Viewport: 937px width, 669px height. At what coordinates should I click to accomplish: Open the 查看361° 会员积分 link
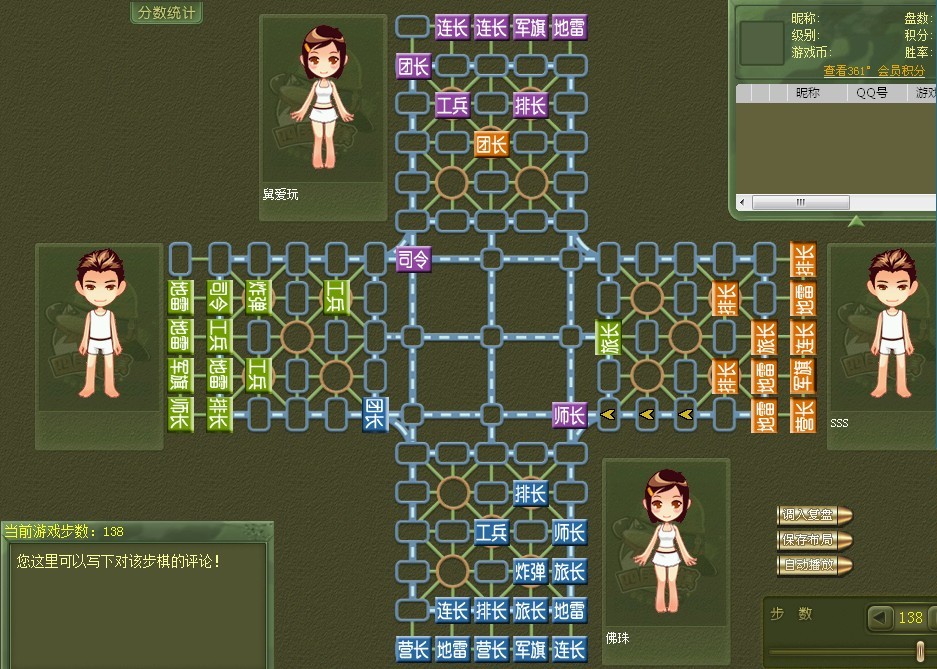coord(874,71)
